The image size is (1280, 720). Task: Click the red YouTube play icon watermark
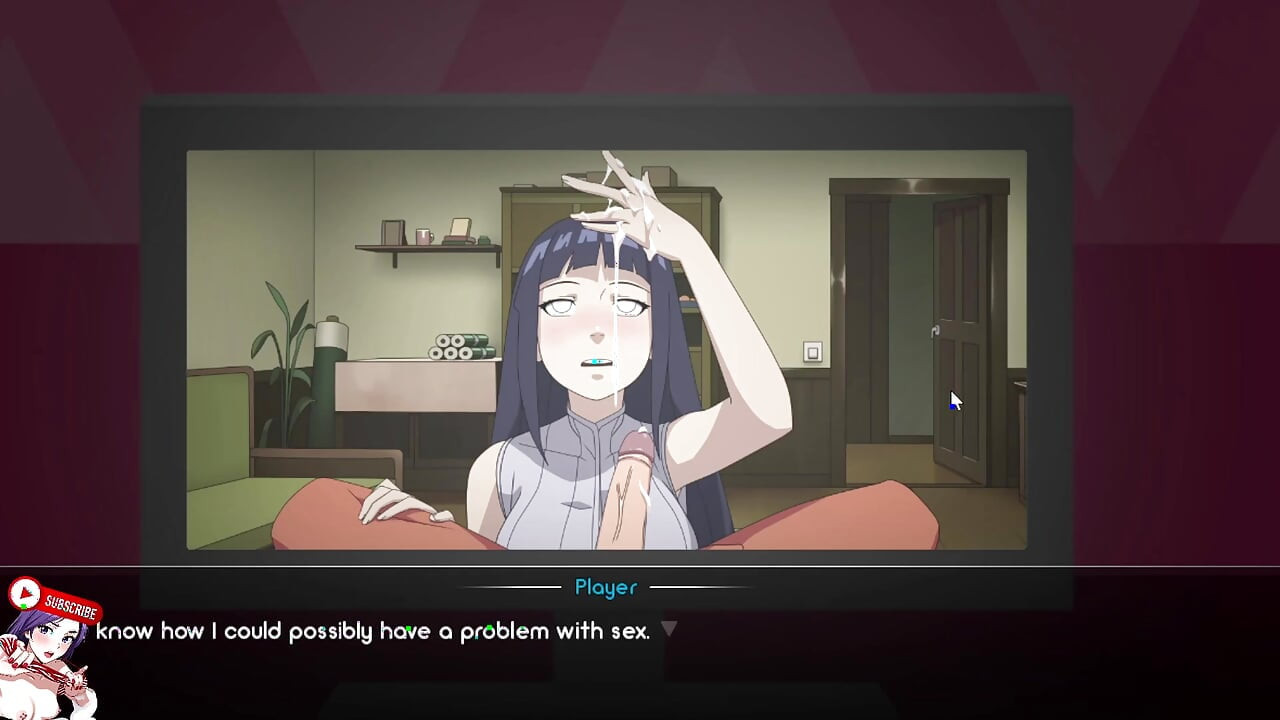[x=23, y=594]
